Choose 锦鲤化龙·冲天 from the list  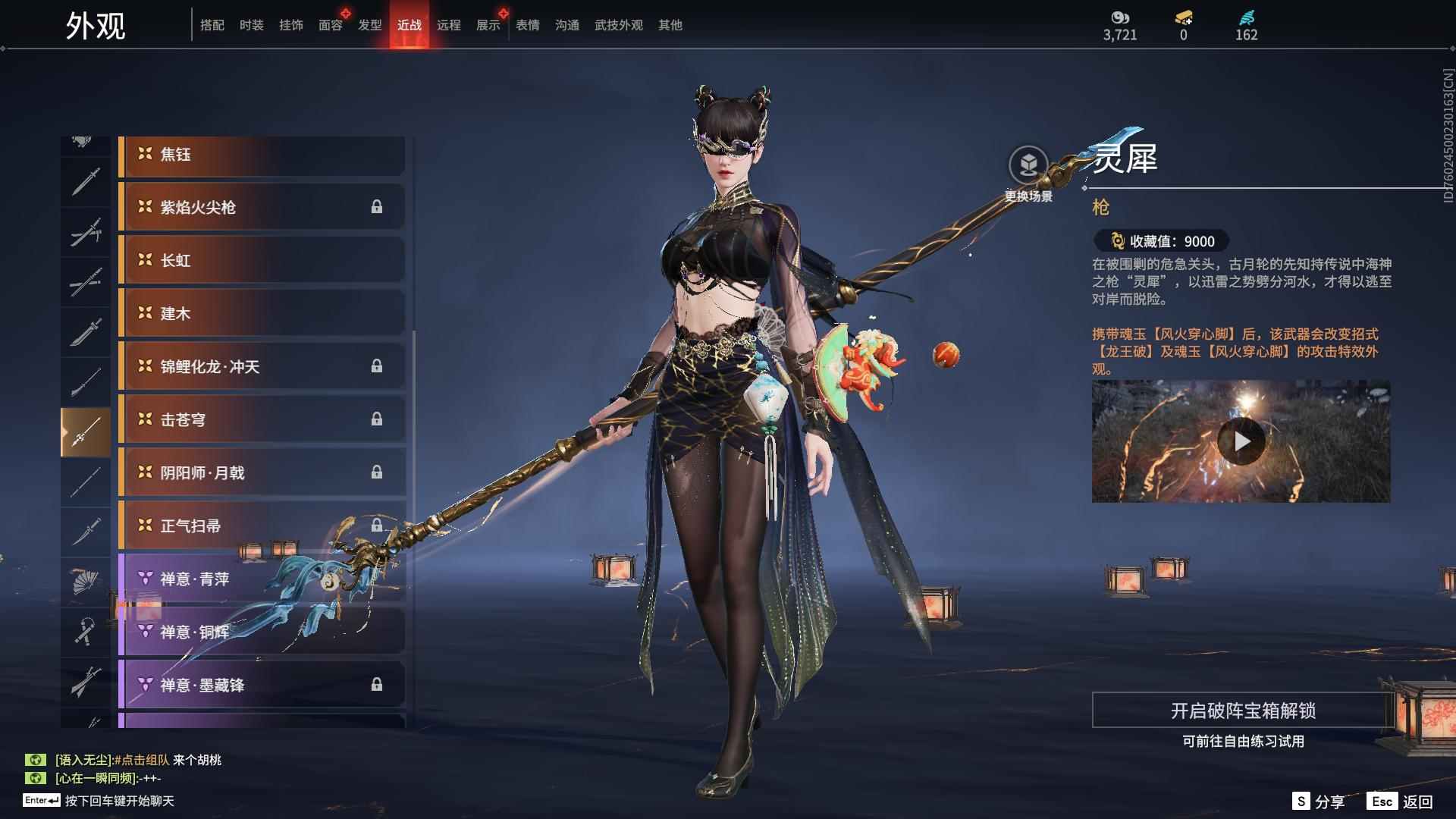[262, 366]
